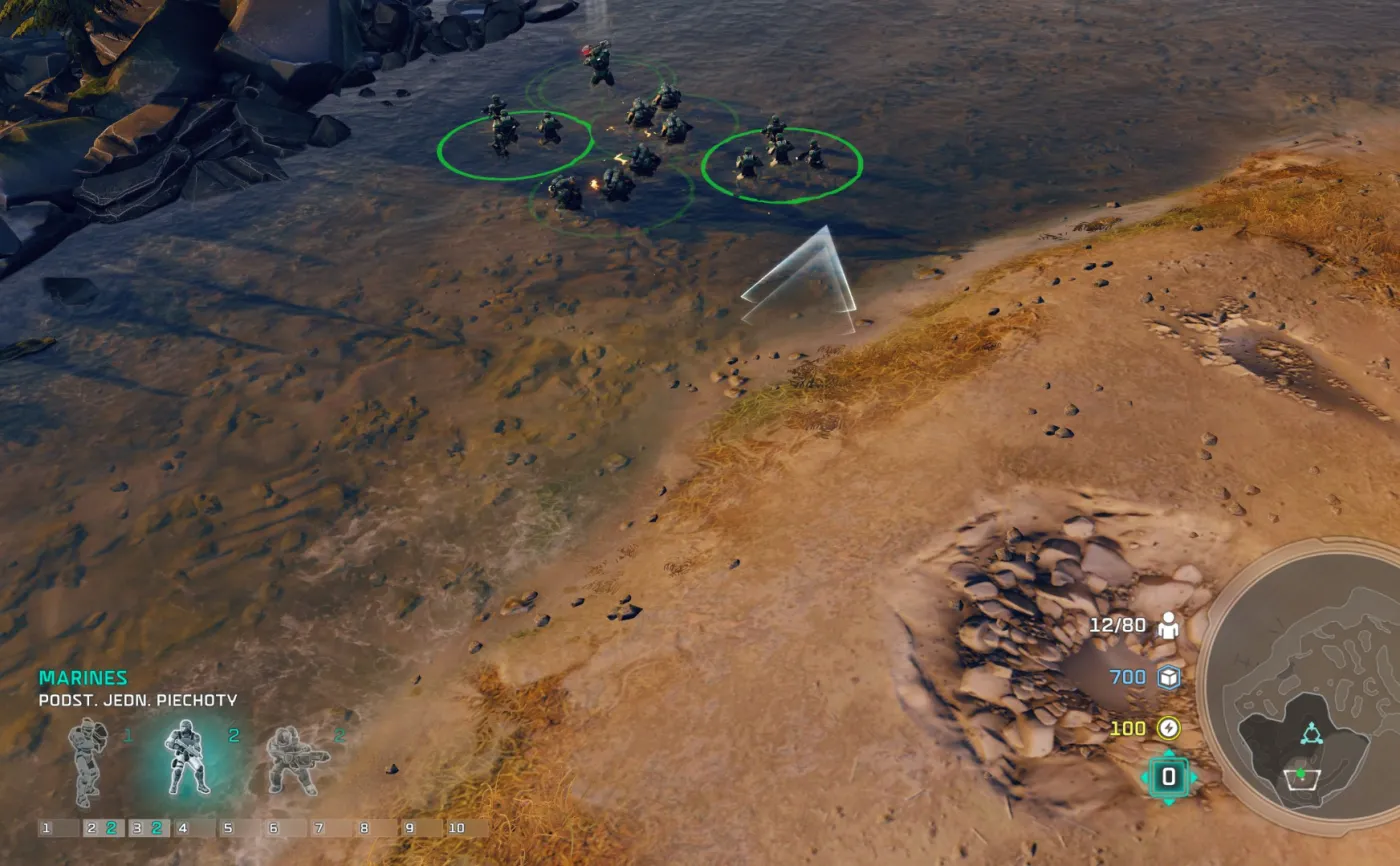Viewport: 1400px width, 866px height.
Task: Select the population icon next to 12/80
Action: coord(1169,628)
